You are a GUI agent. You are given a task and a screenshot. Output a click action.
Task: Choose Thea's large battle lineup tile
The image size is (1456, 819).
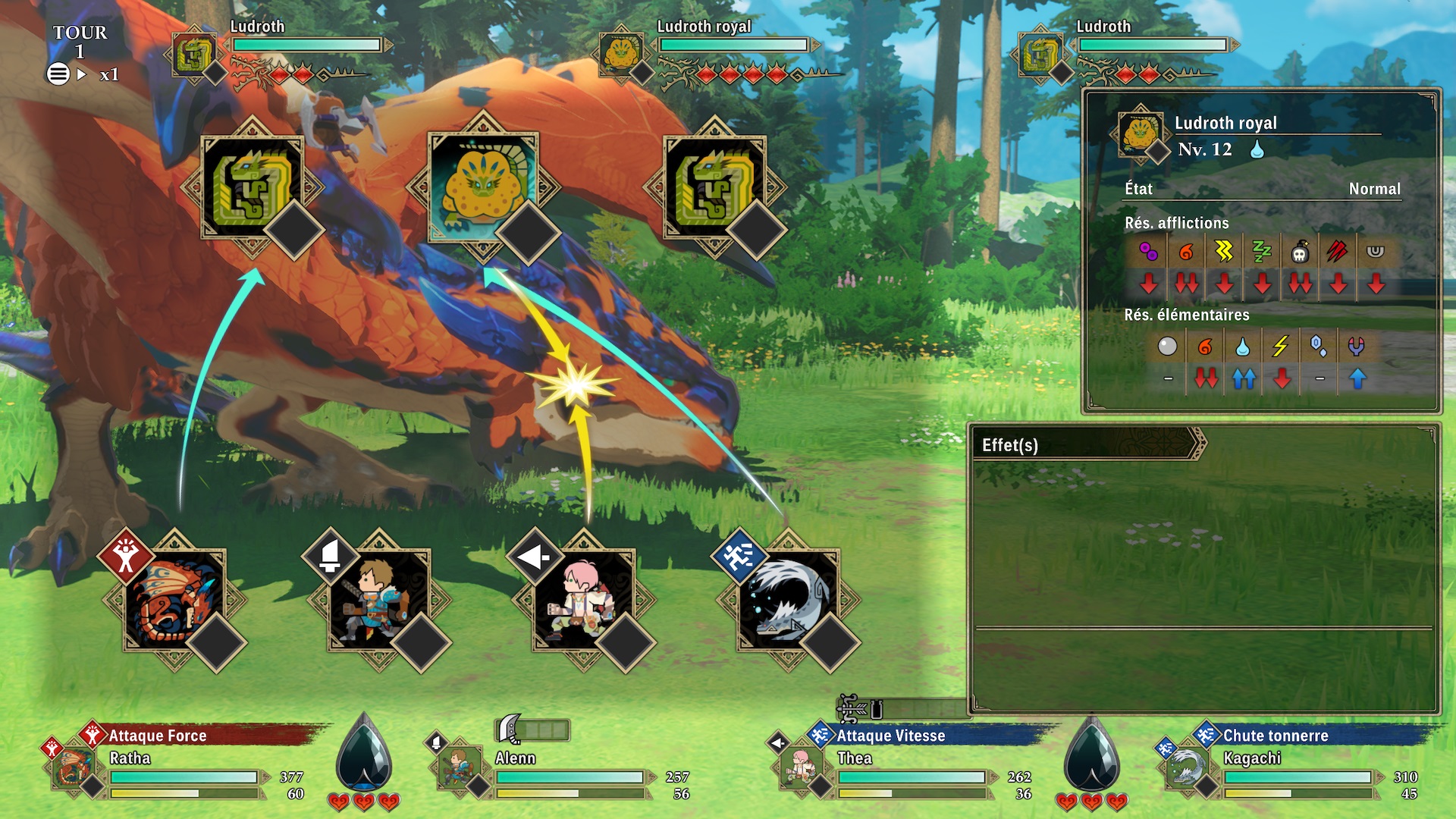point(583,601)
